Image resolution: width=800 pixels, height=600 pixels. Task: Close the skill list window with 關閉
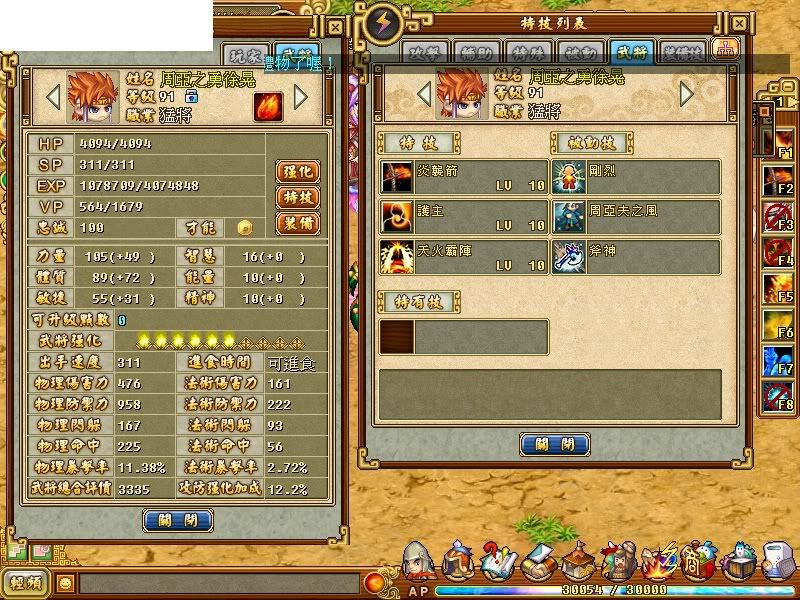[x=555, y=444]
